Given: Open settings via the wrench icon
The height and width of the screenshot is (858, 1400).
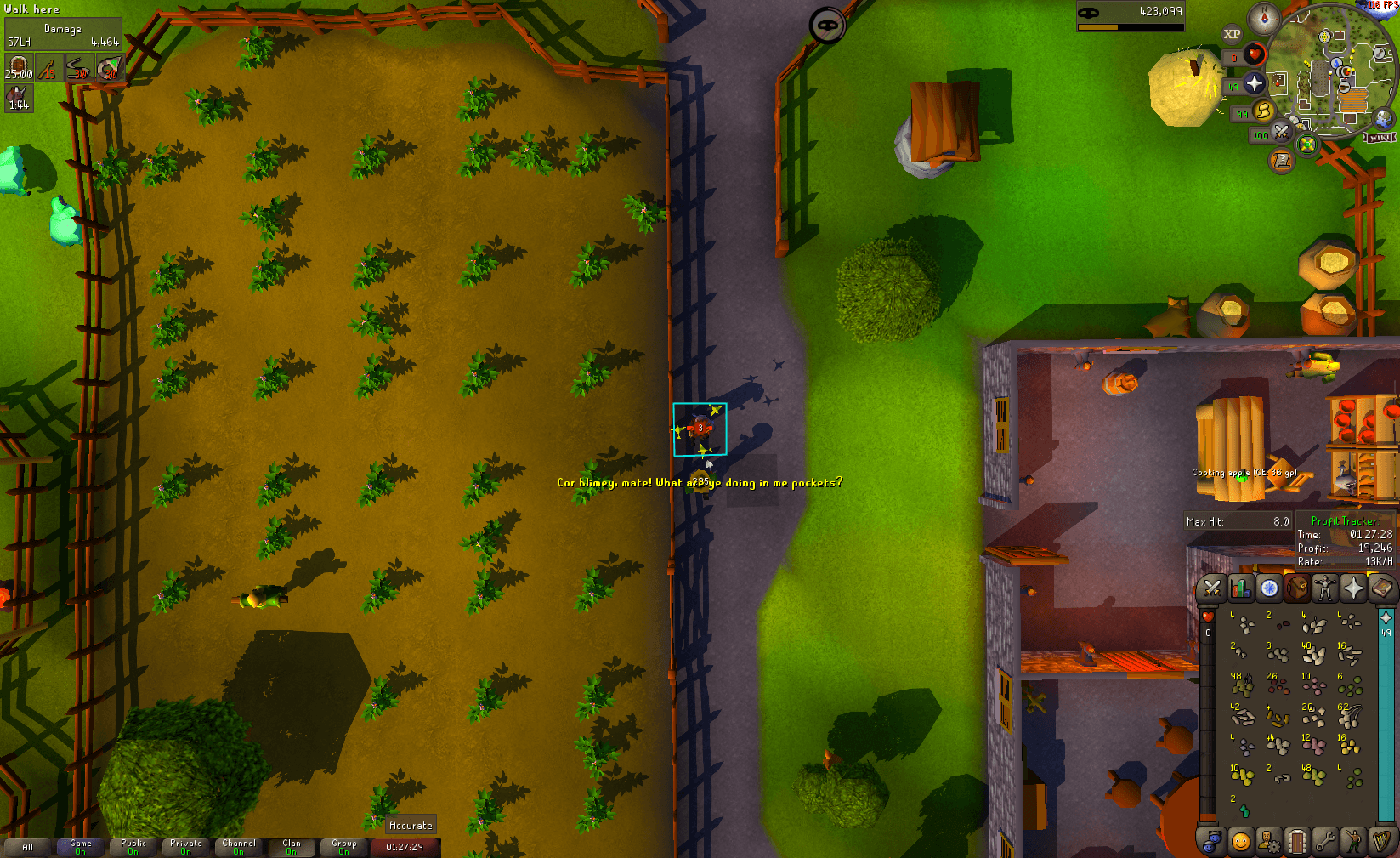Looking at the screenshot, I should tap(1326, 841).
